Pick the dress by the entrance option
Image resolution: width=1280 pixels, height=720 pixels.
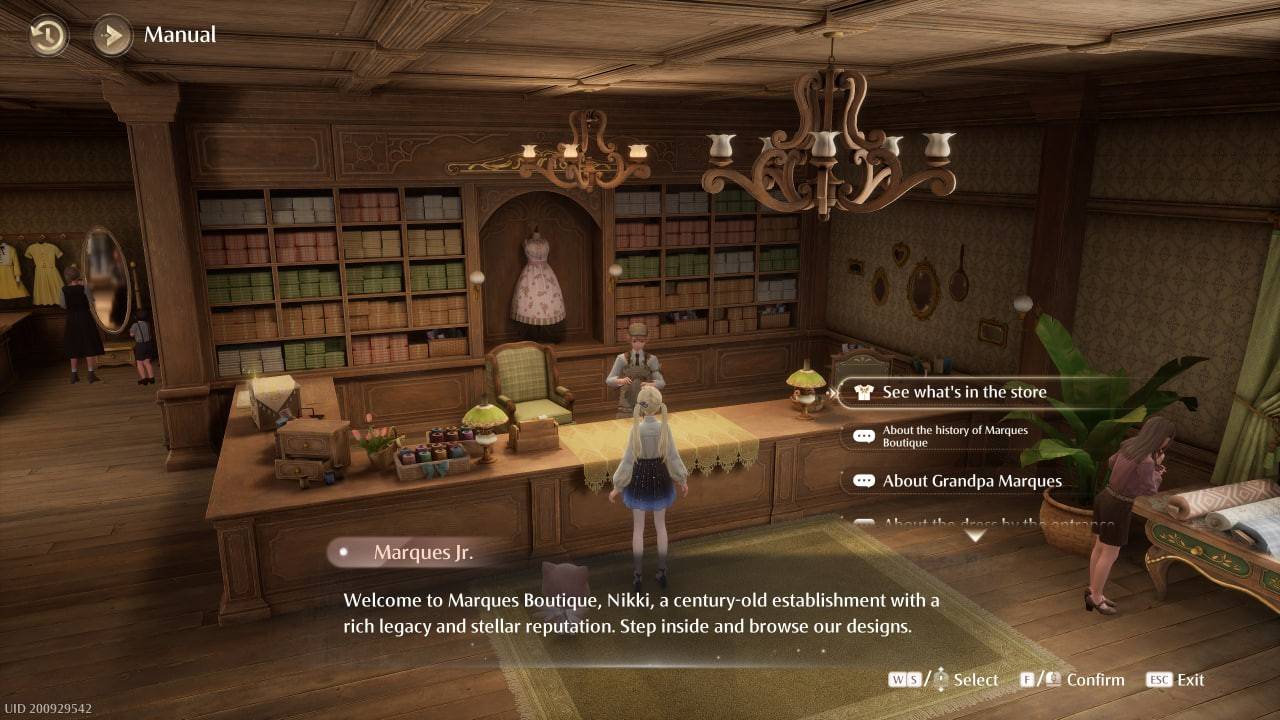pyautogui.click(x=997, y=523)
